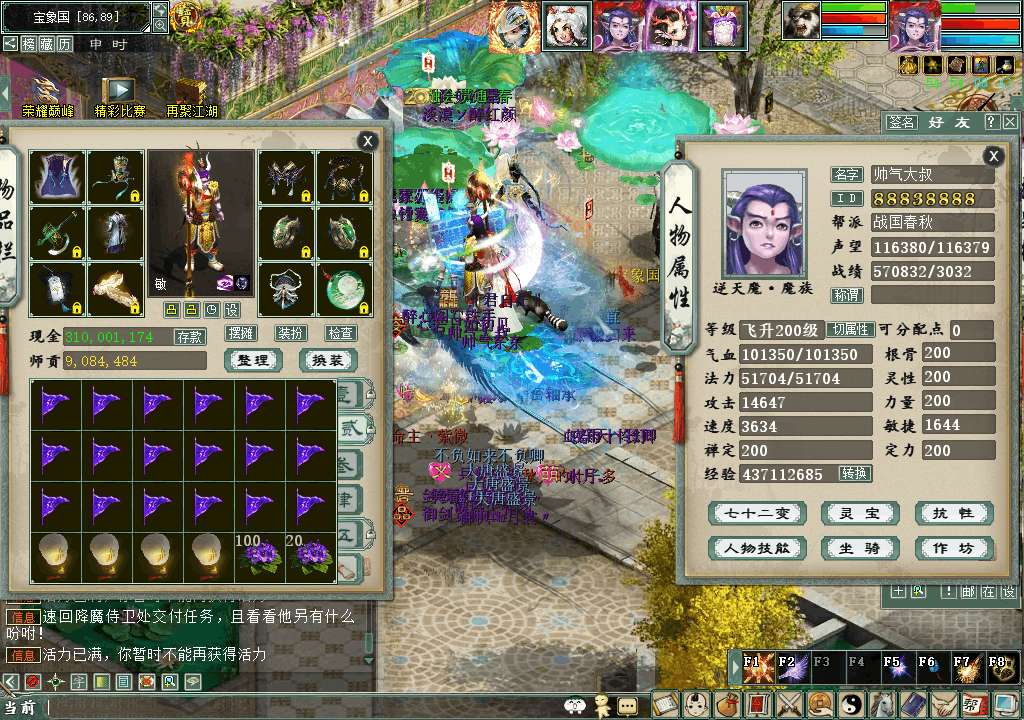This screenshot has height=720, width=1024.
Task: Open the 七十二变 transformations button
Action: tap(756, 514)
